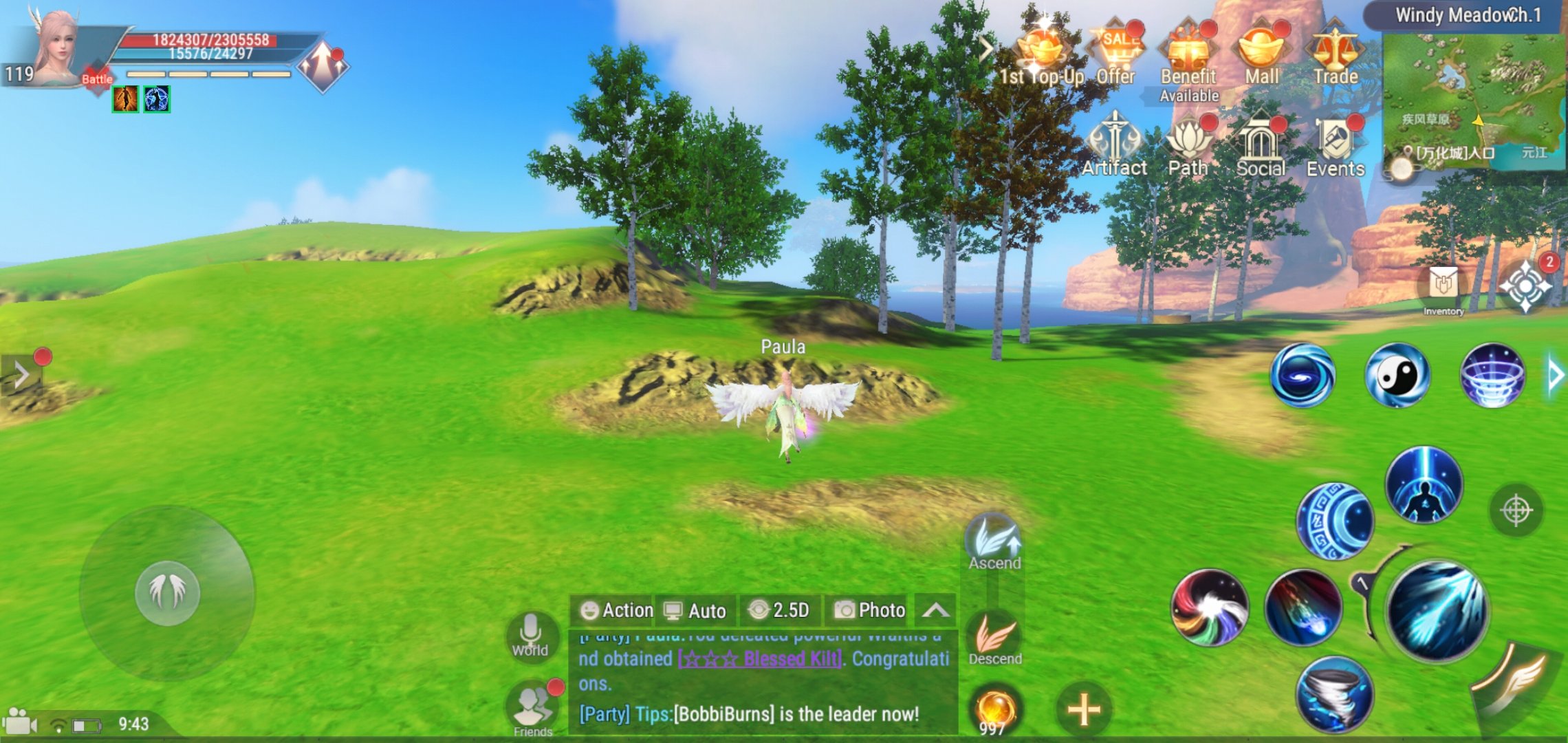Open the Events menu
The image size is (1568, 743).
(x=1335, y=146)
